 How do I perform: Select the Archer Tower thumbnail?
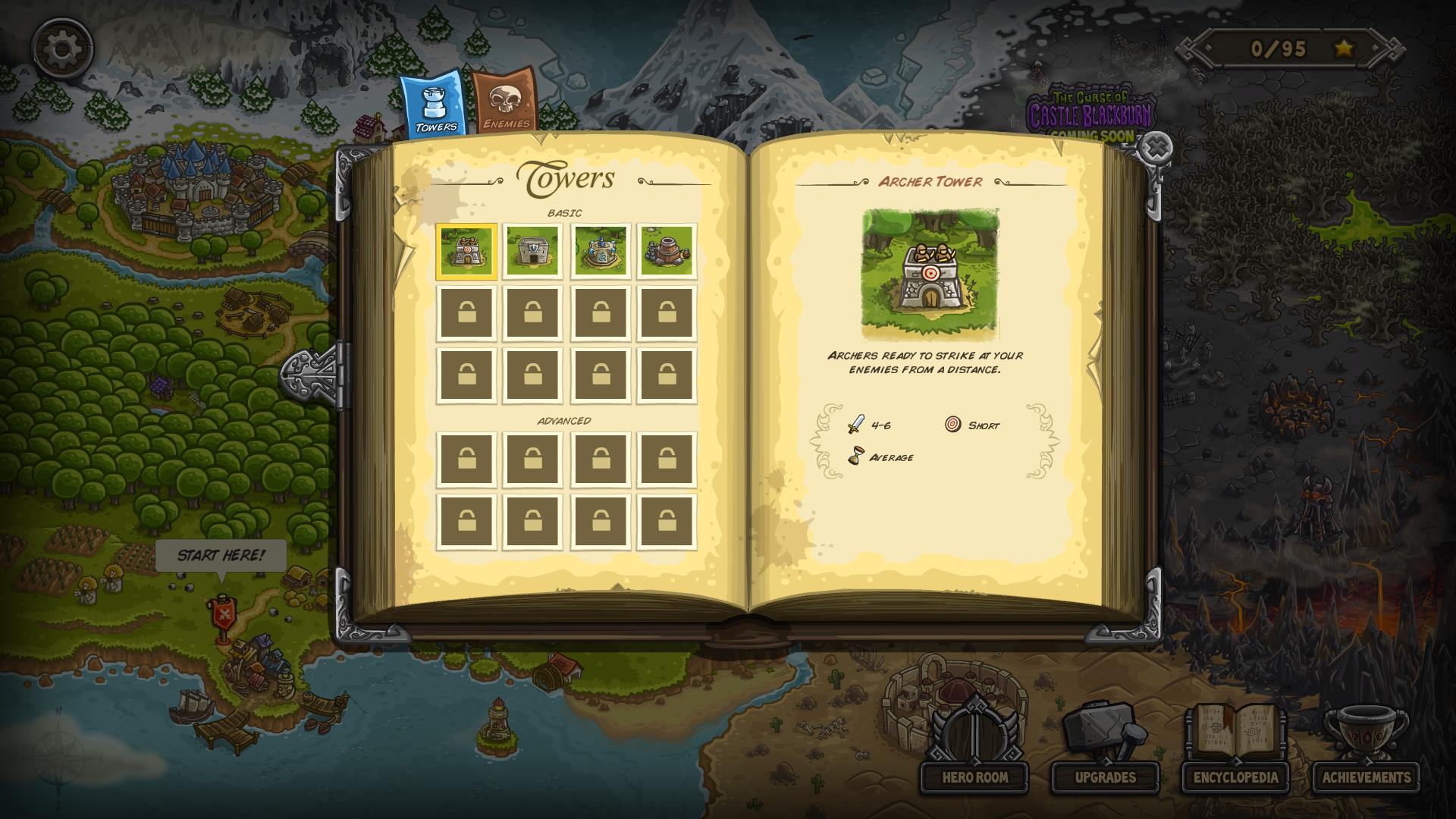click(466, 251)
